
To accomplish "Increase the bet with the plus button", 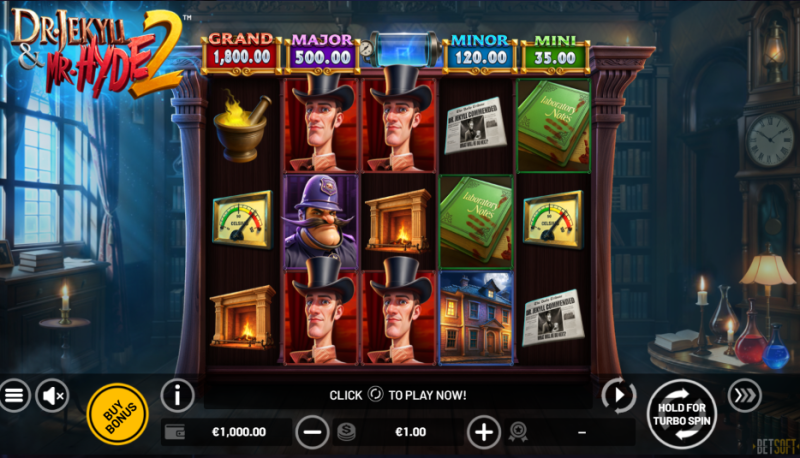I will [x=484, y=432].
